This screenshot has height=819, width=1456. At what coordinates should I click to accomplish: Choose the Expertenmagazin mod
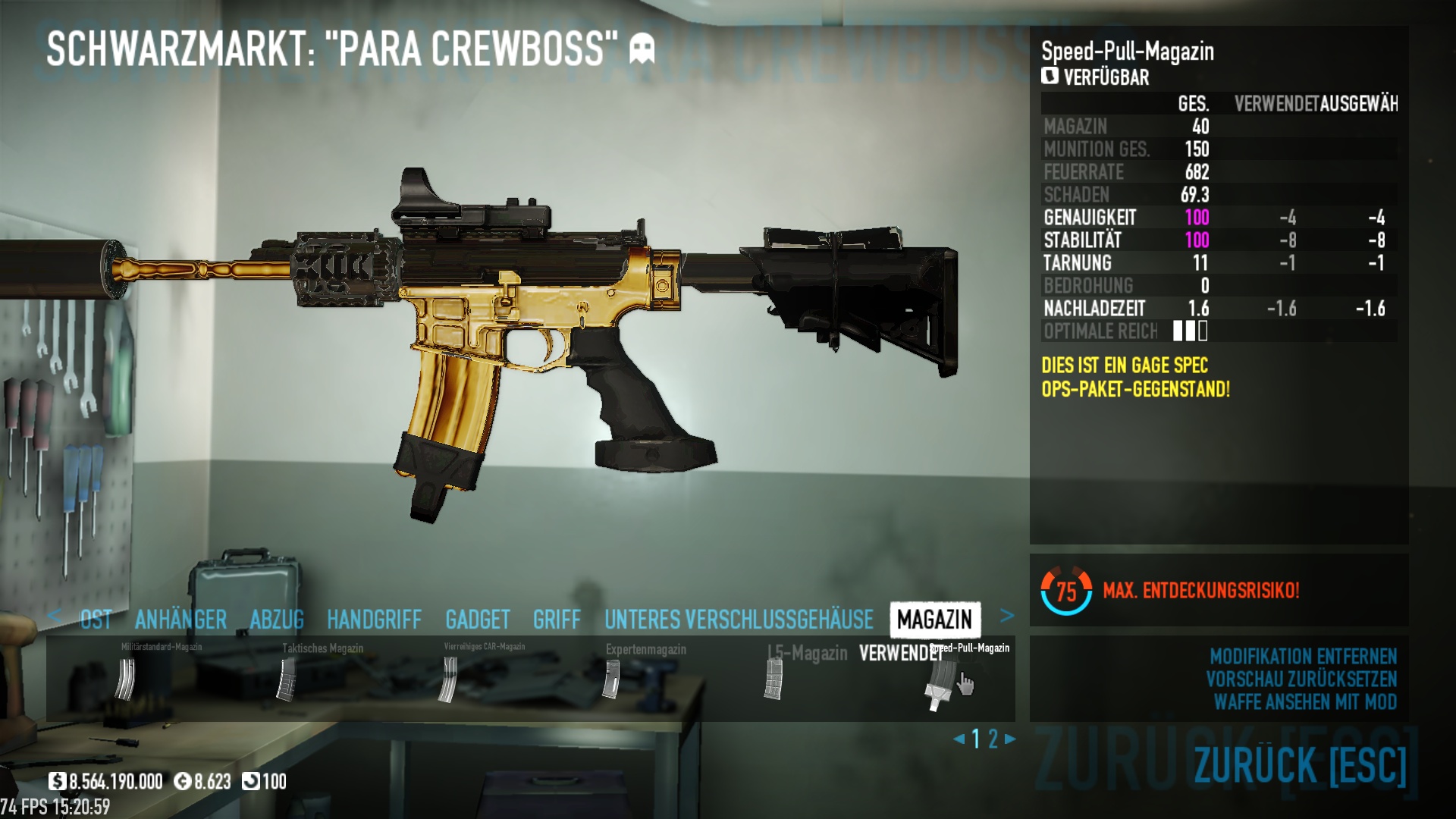610,679
